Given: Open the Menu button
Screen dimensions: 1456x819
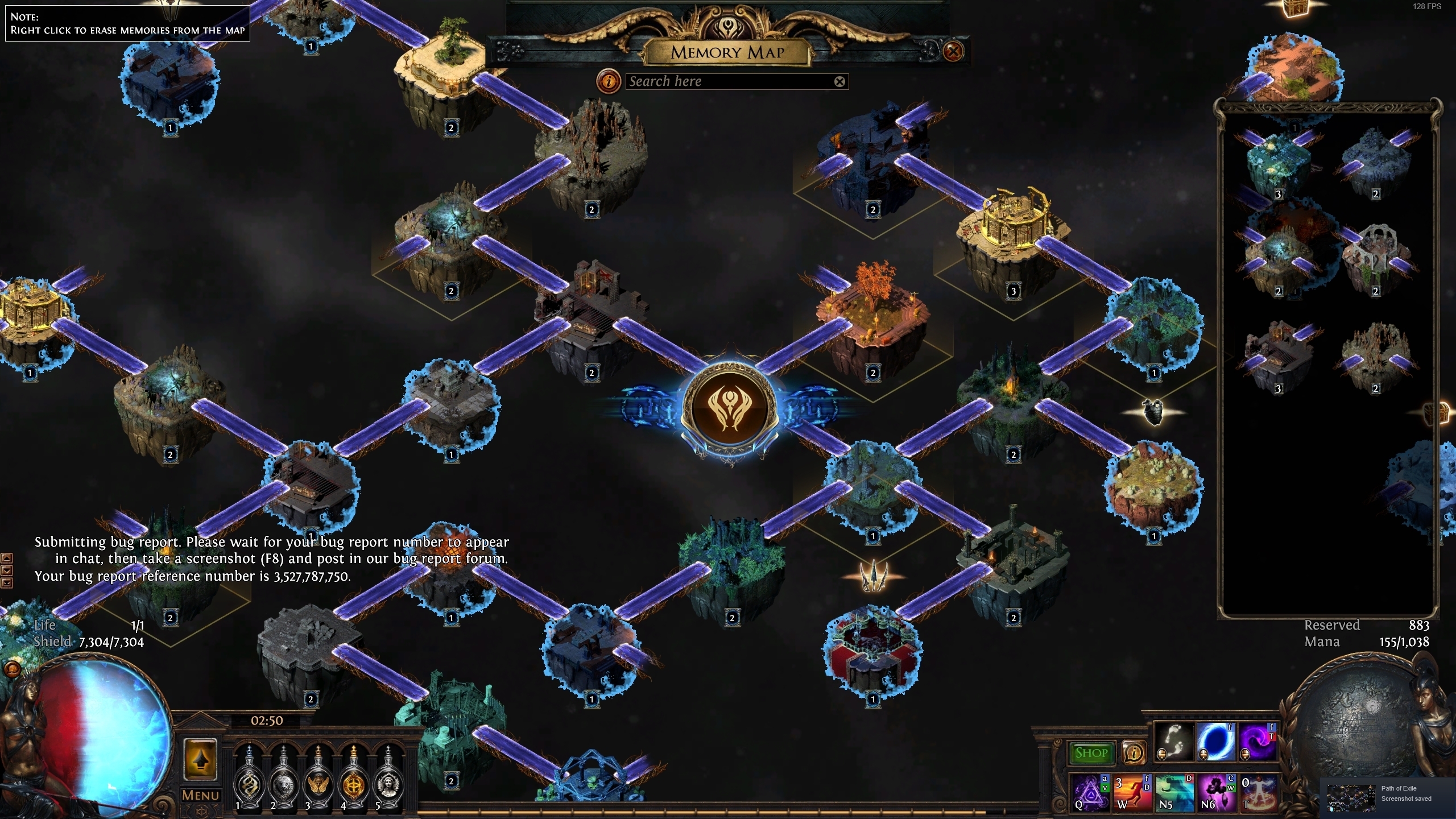Looking at the screenshot, I should coord(200,795).
